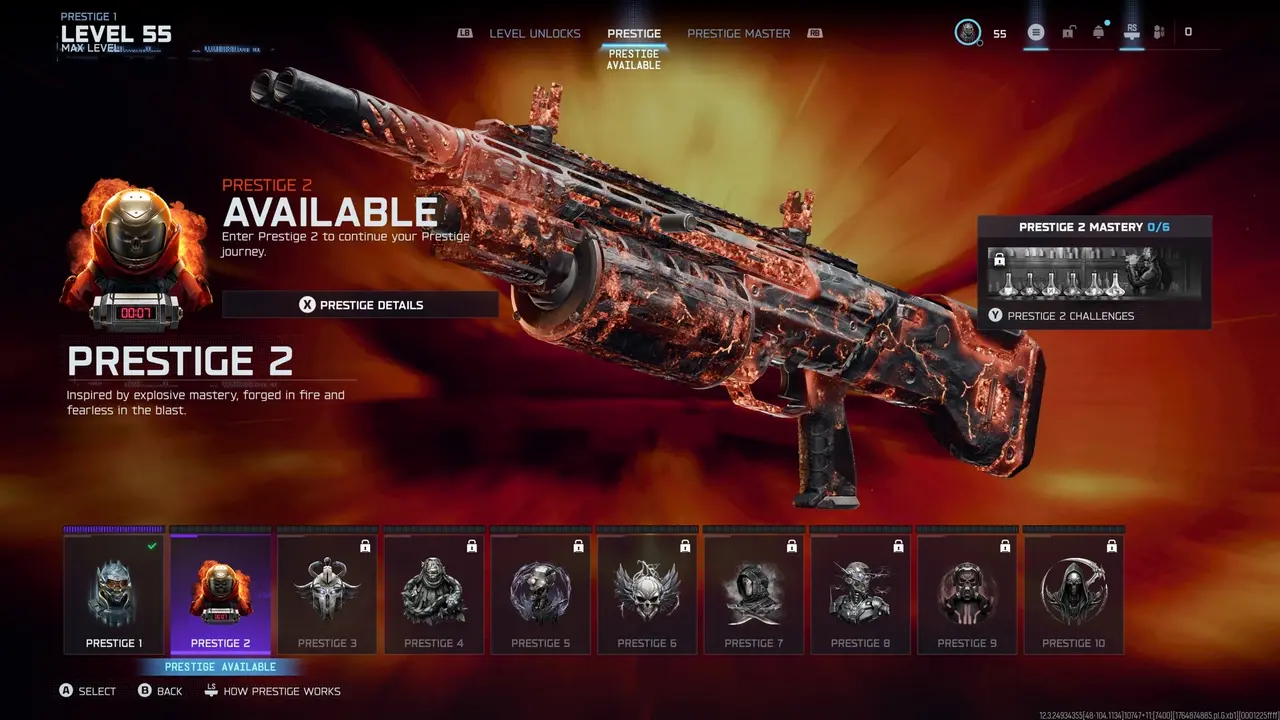
Task: Click the Y button prompt for Prestige 2 Challenges
Action: click(995, 315)
